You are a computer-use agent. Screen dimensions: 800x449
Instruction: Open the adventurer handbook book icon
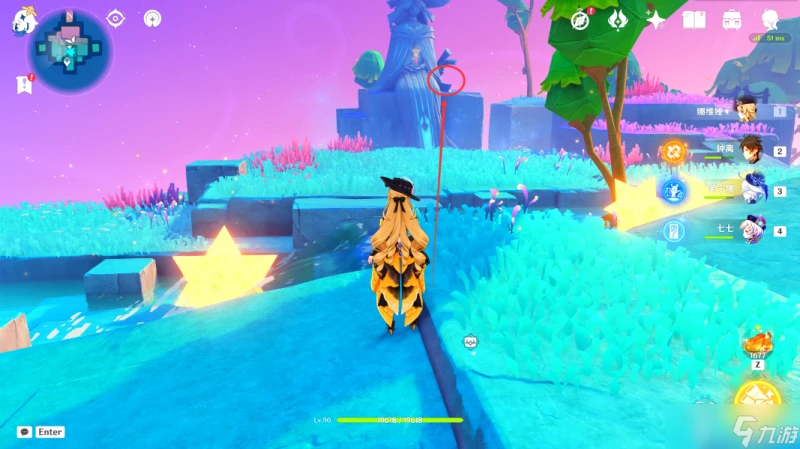click(694, 19)
